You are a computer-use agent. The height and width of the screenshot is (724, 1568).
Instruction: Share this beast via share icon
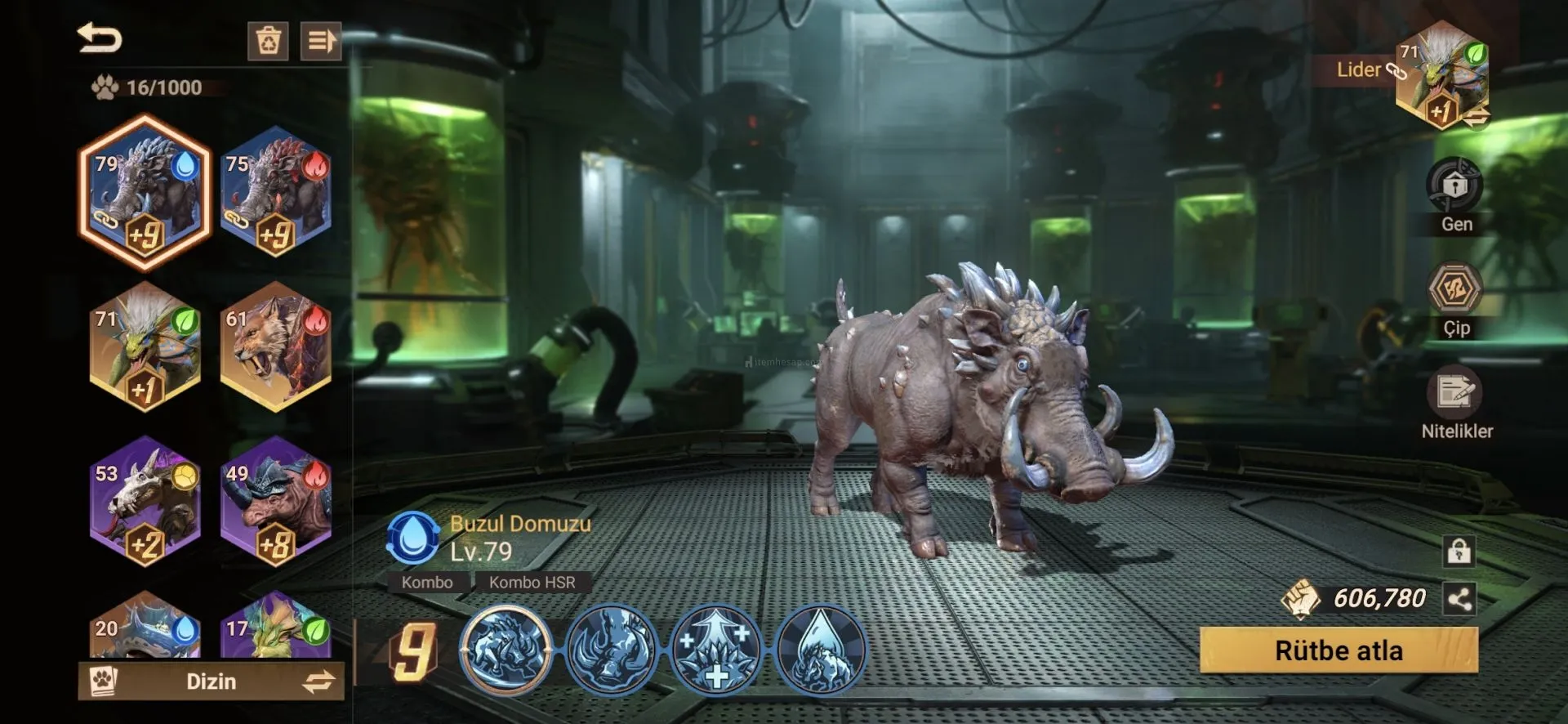(x=1459, y=599)
